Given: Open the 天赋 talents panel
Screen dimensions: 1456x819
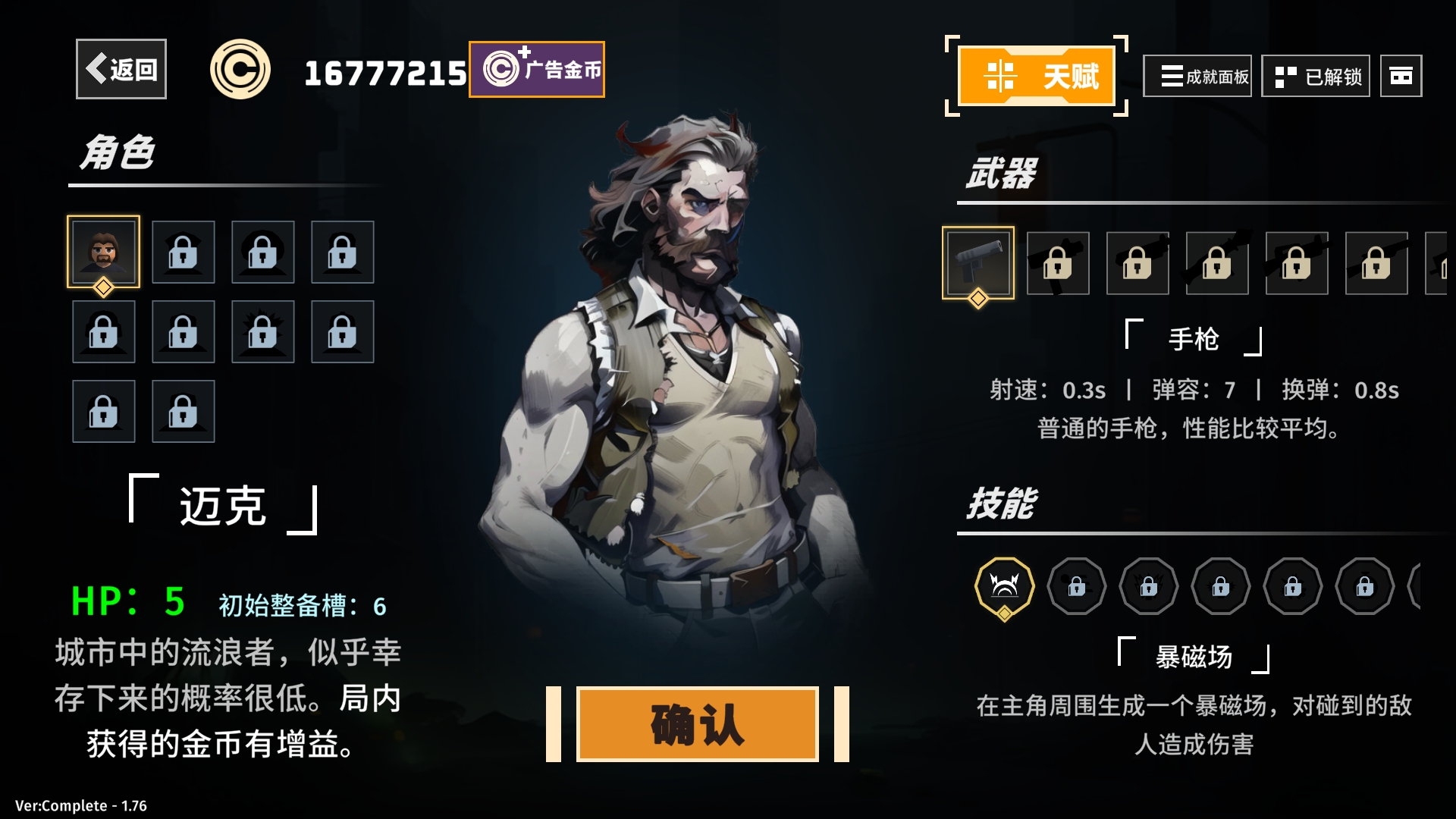Looking at the screenshot, I should click(x=1036, y=76).
